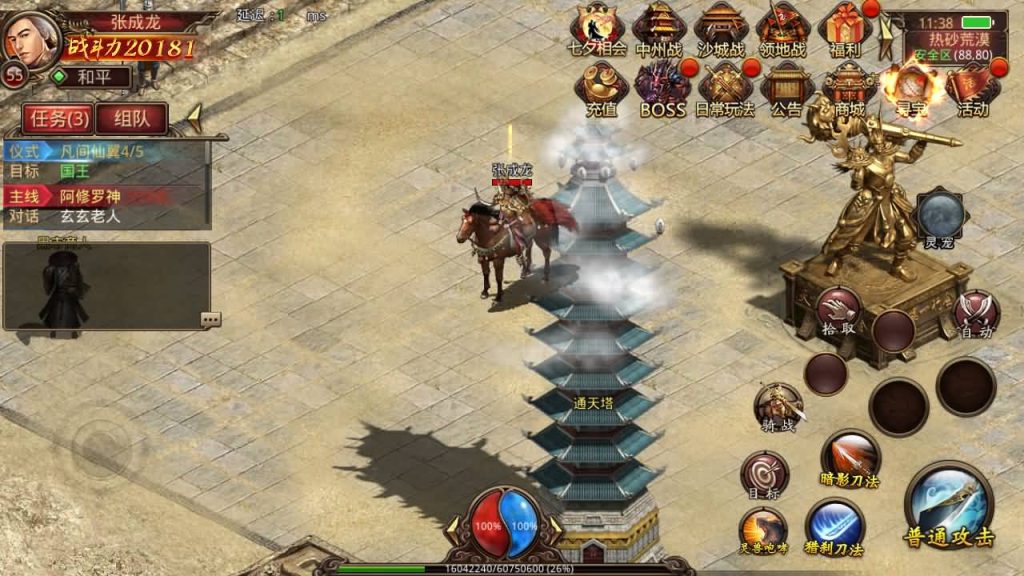
Task: Tap the 拾取 pickup button
Action: click(838, 312)
